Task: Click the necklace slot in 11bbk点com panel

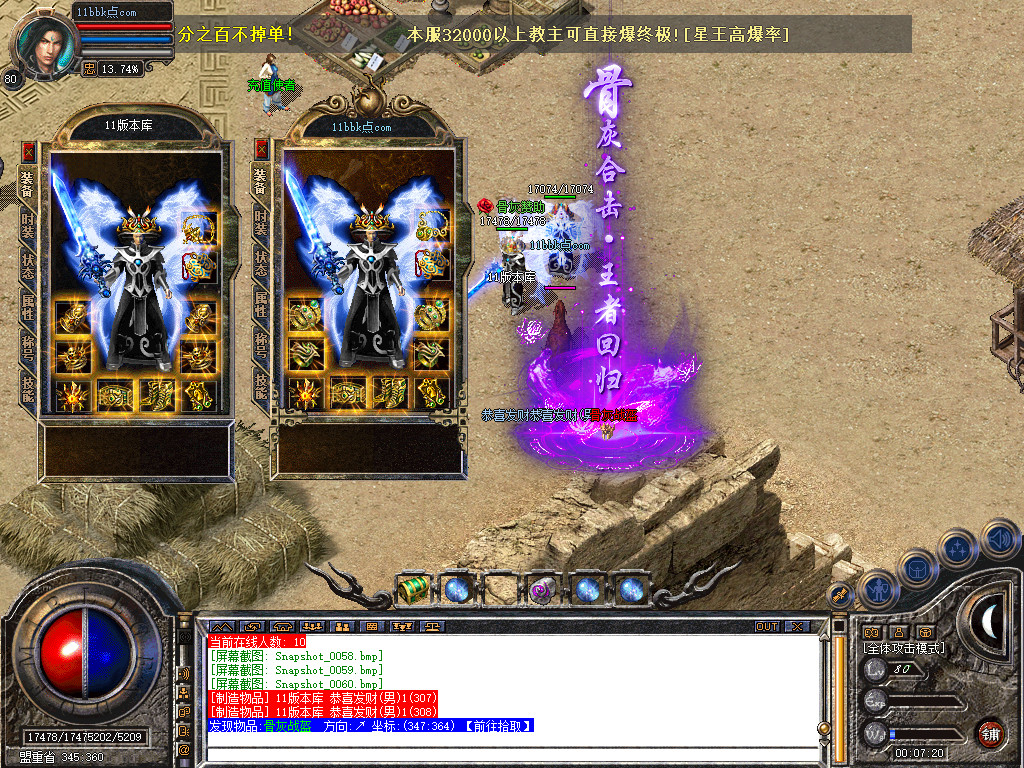Action: coord(431,228)
